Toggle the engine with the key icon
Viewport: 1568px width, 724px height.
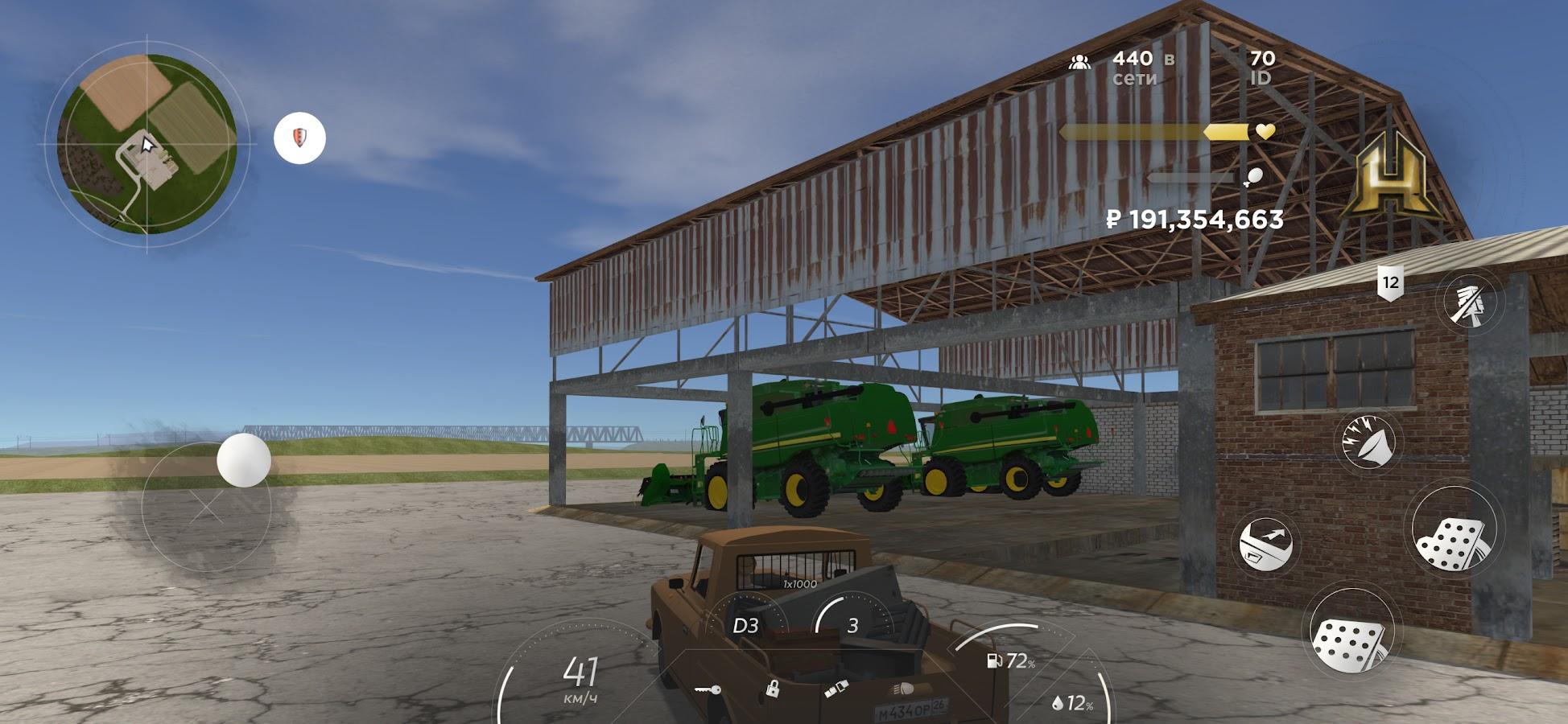point(708,690)
